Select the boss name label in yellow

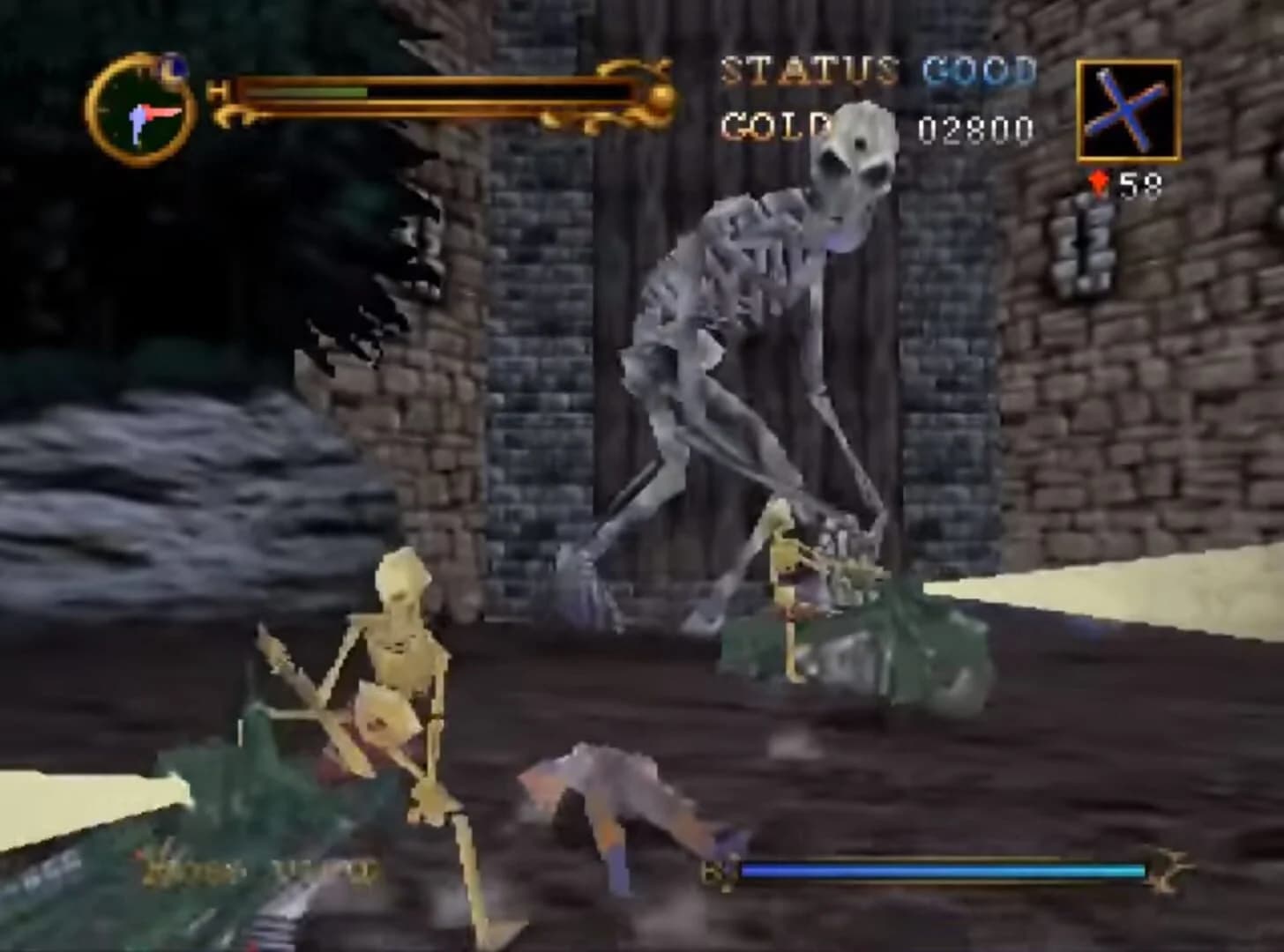[x=247, y=868]
